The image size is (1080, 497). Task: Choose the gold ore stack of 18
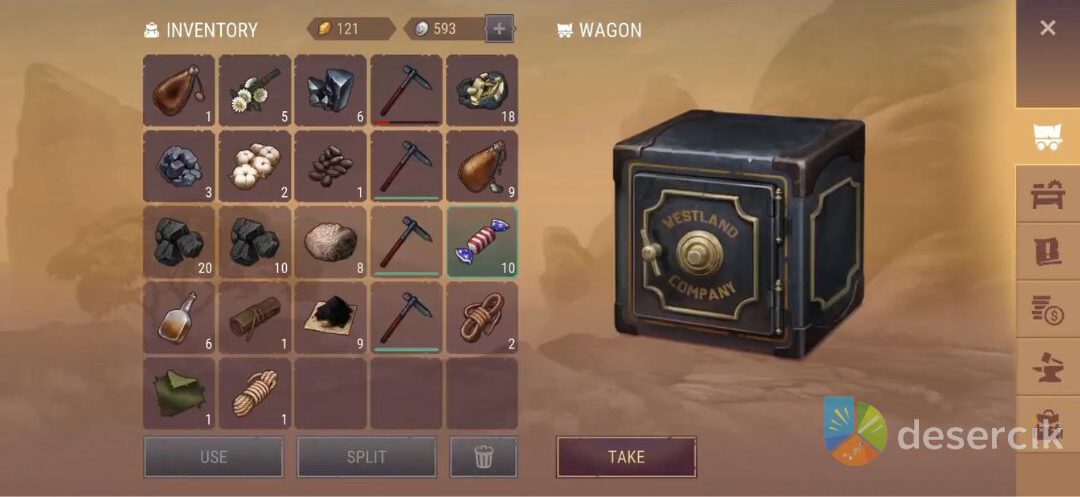(482, 90)
